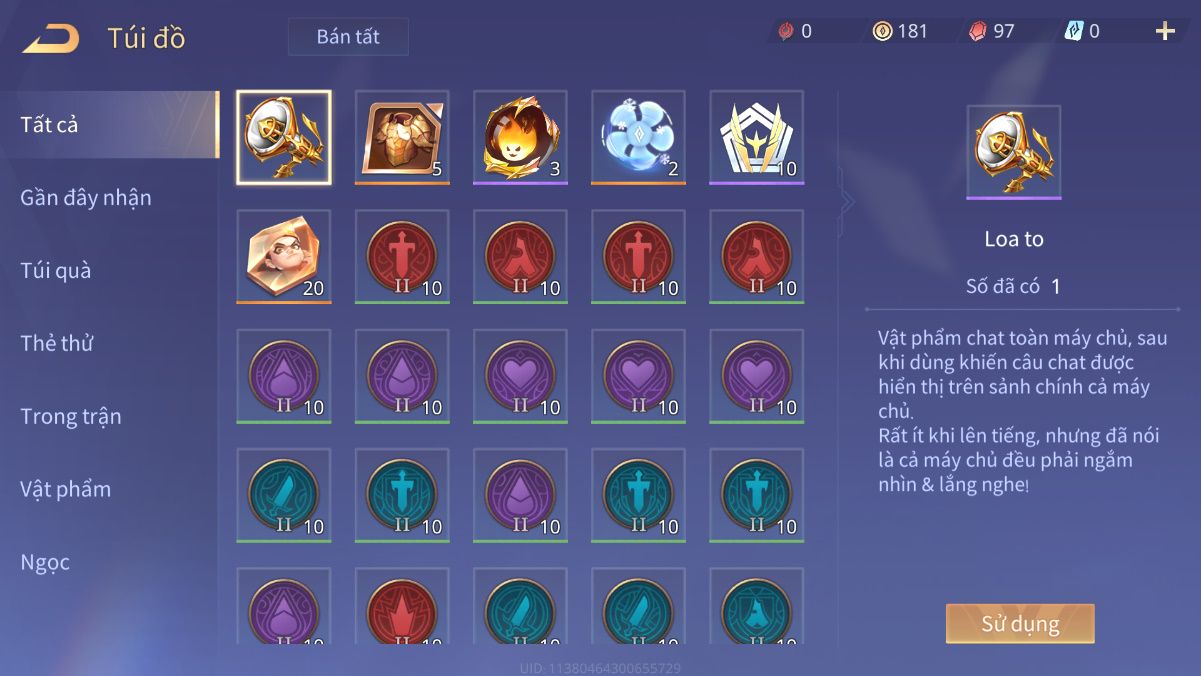This screenshot has height=676, width=1201.
Task: Select the blue snowflake flower item
Action: [638, 137]
